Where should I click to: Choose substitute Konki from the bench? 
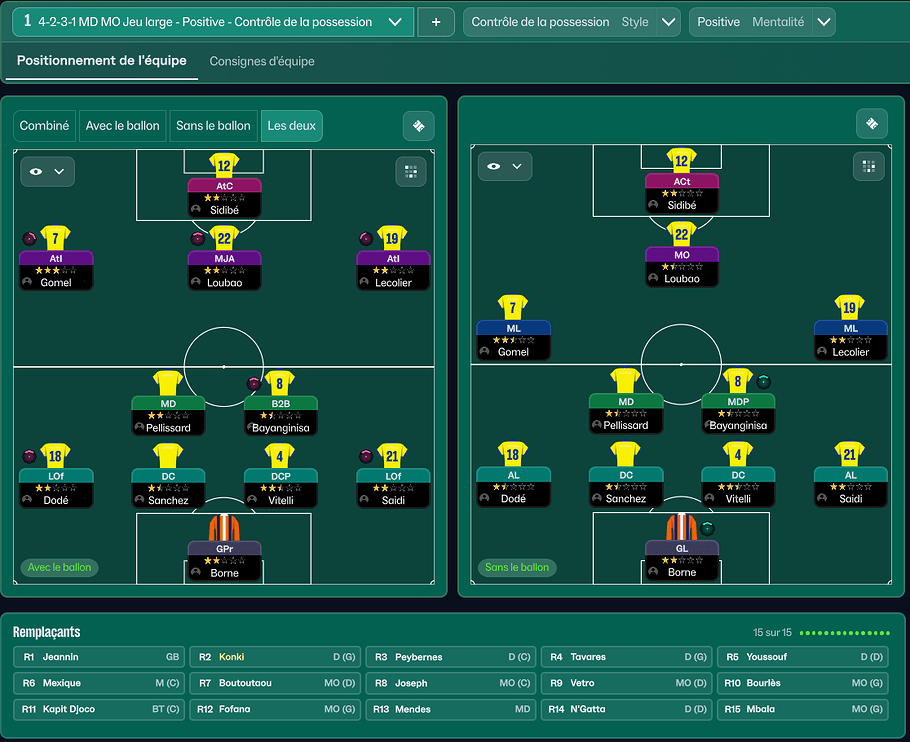tap(274, 657)
